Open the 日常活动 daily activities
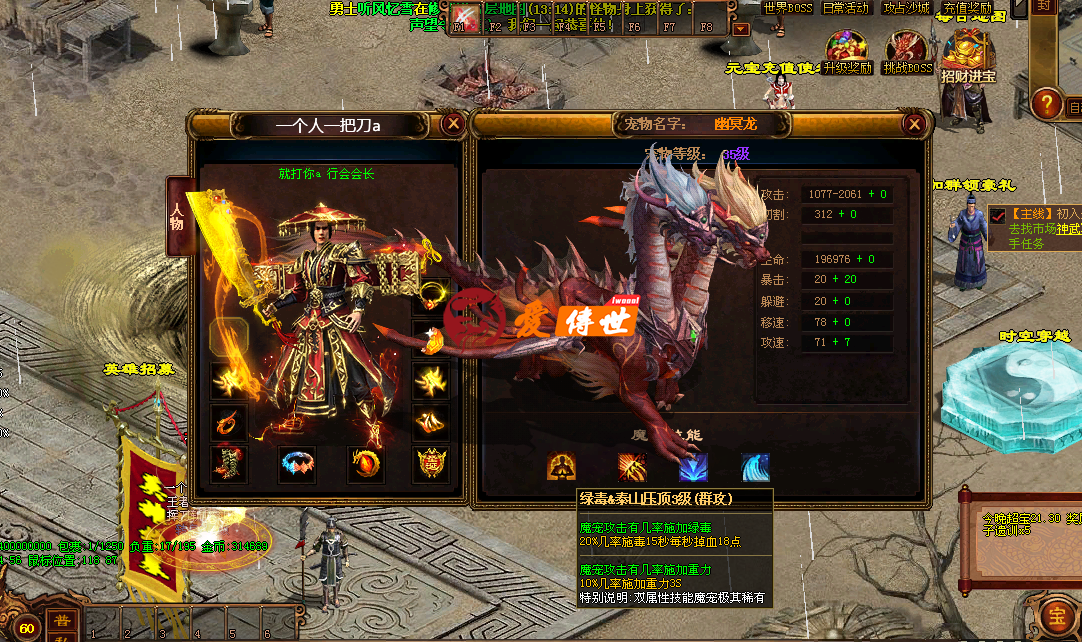This screenshot has height=642, width=1082. (846, 8)
